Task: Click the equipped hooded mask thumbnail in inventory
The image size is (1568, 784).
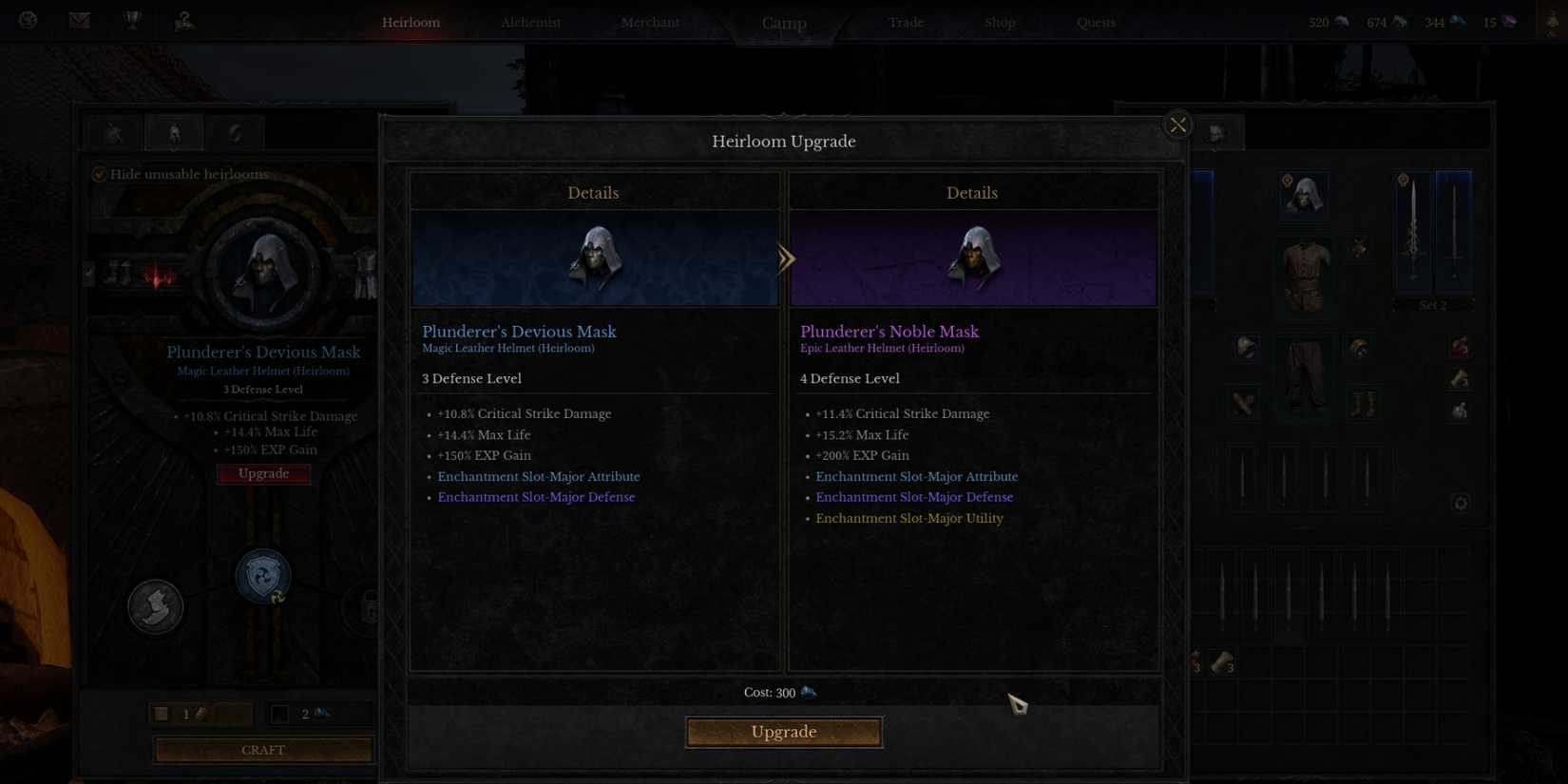Action: pos(1306,194)
